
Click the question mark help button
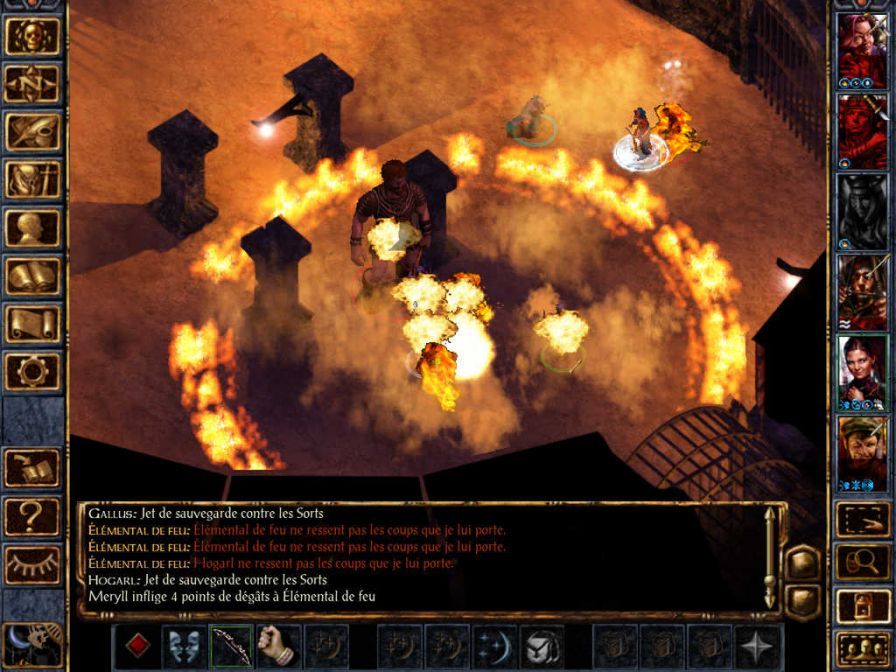tap(33, 516)
